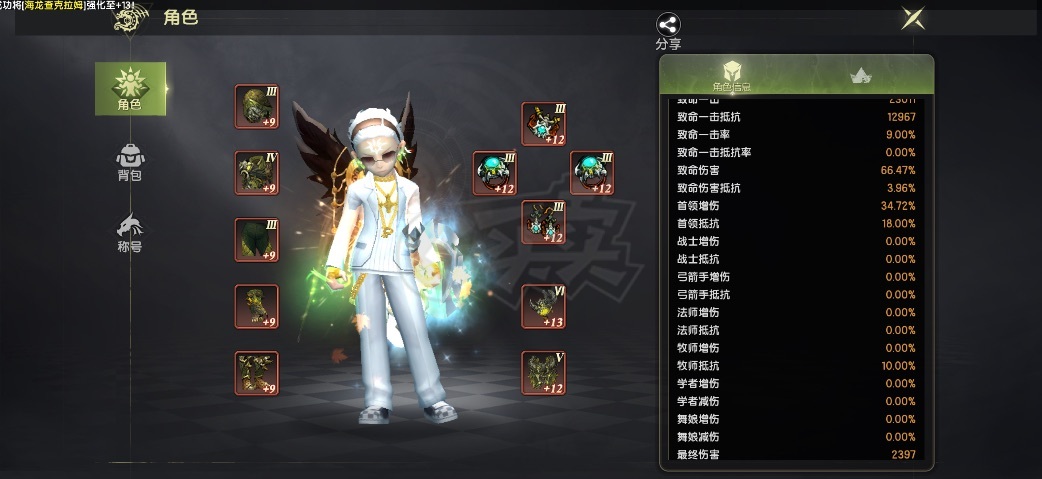Close the character screen with the X
The width and height of the screenshot is (1042, 479).
pos(911,18)
